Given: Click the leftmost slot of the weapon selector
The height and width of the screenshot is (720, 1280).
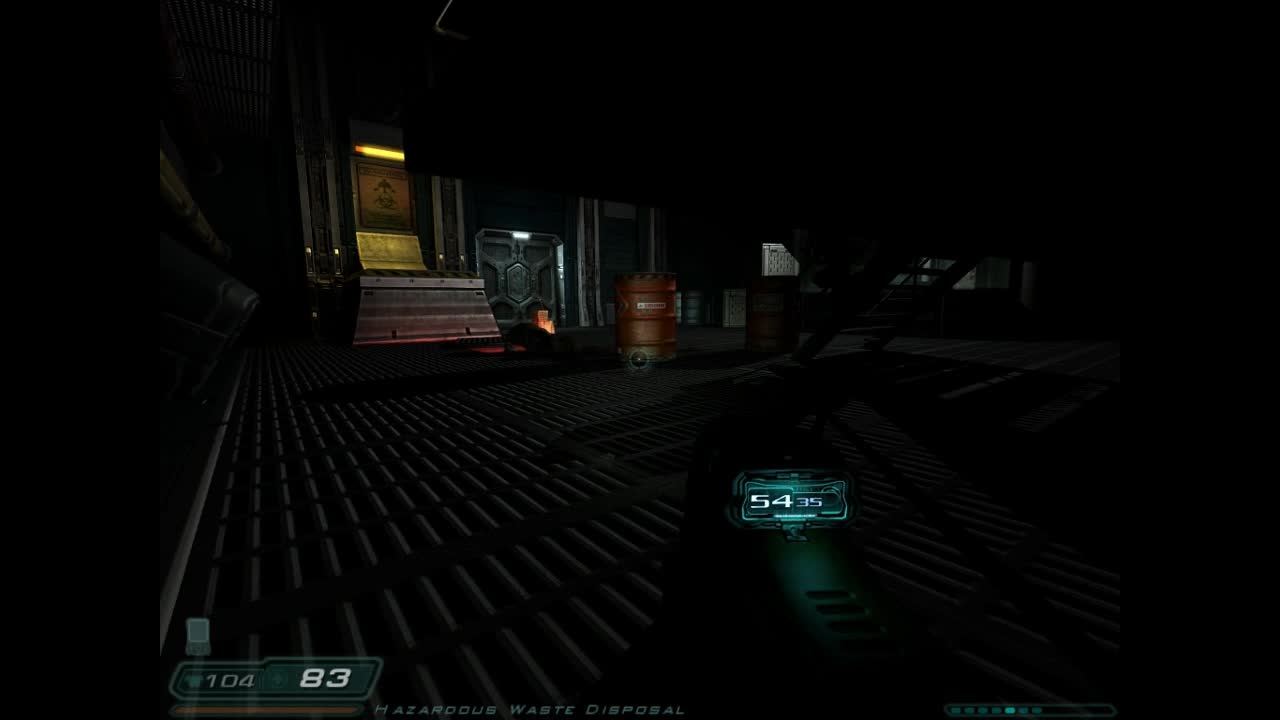Looking at the screenshot, I should [955, 710].
